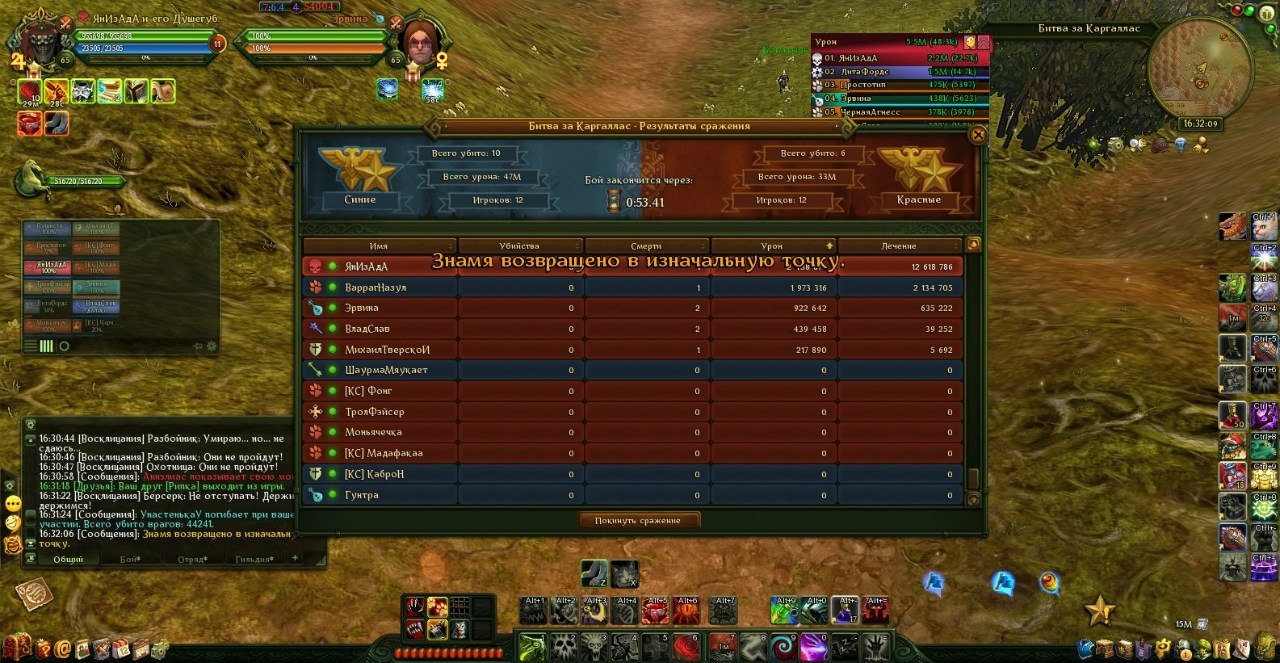Activate the purple lightning ability slot
Viewport: 1280px width, 663px height.
coord(814,645)
